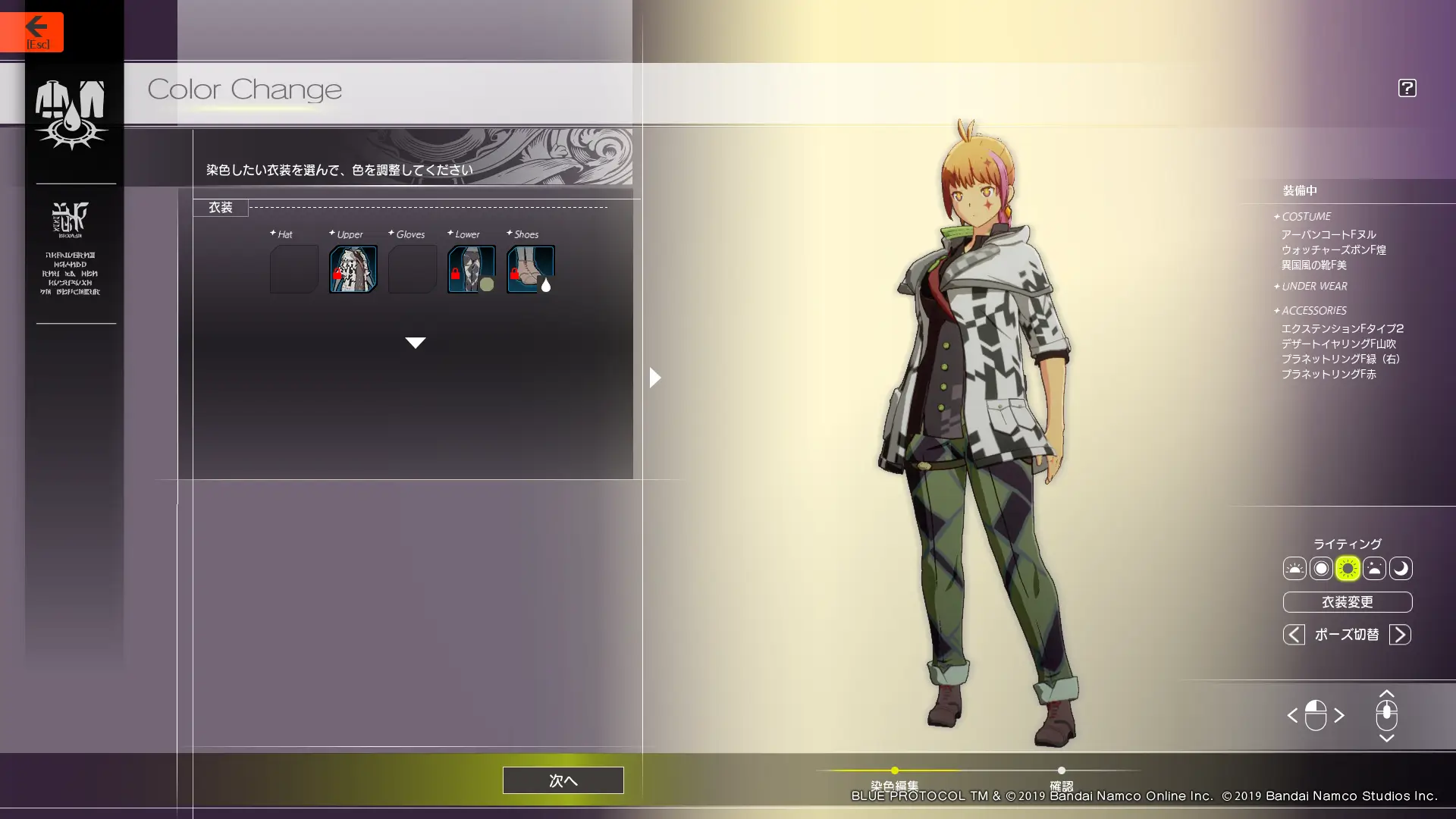Open the question mark help button
The height and width of the screenshot is (819, 1456).
(1407, 88)
